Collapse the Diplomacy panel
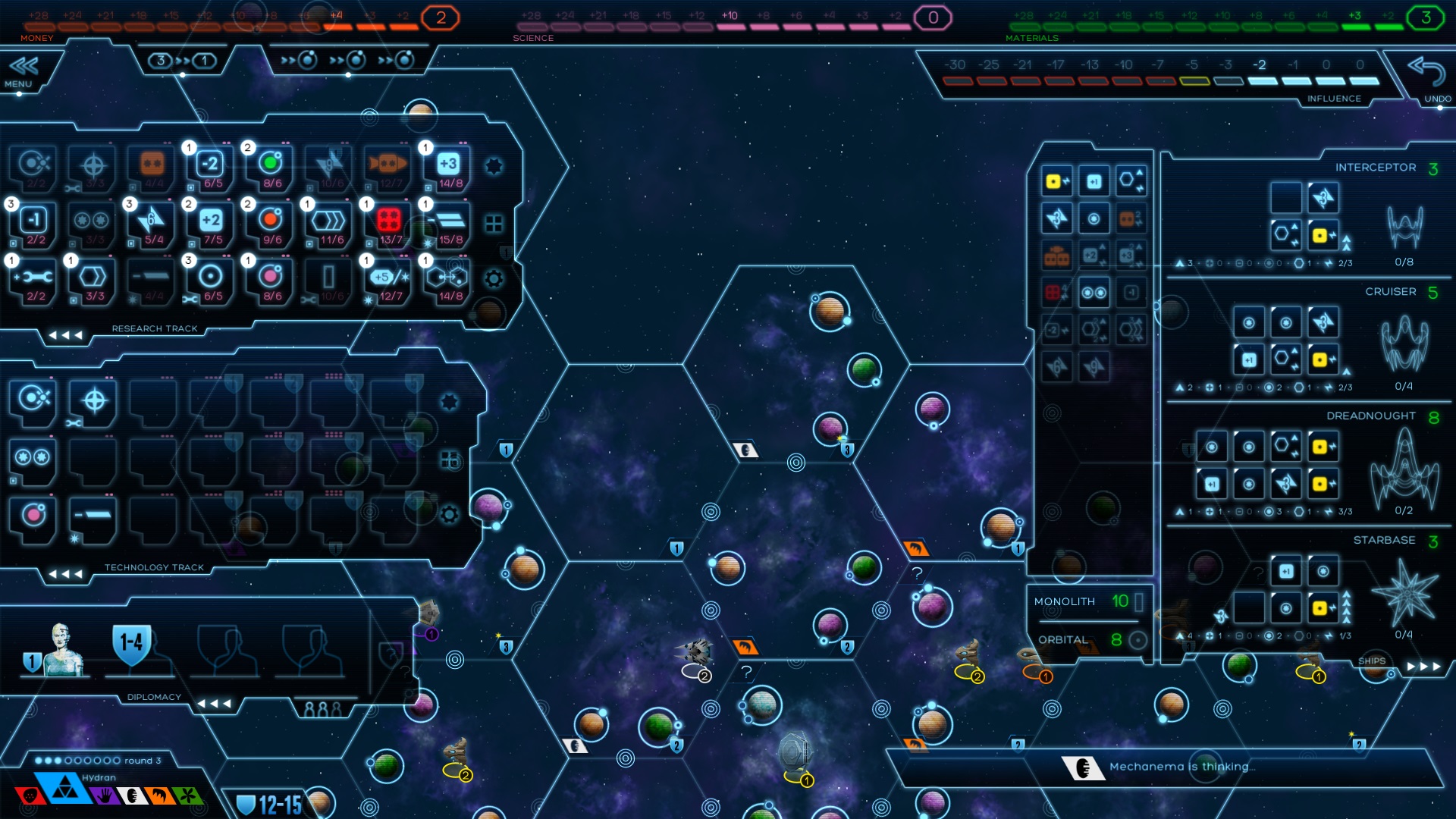 pyautogui.click(x=214, y=704)
